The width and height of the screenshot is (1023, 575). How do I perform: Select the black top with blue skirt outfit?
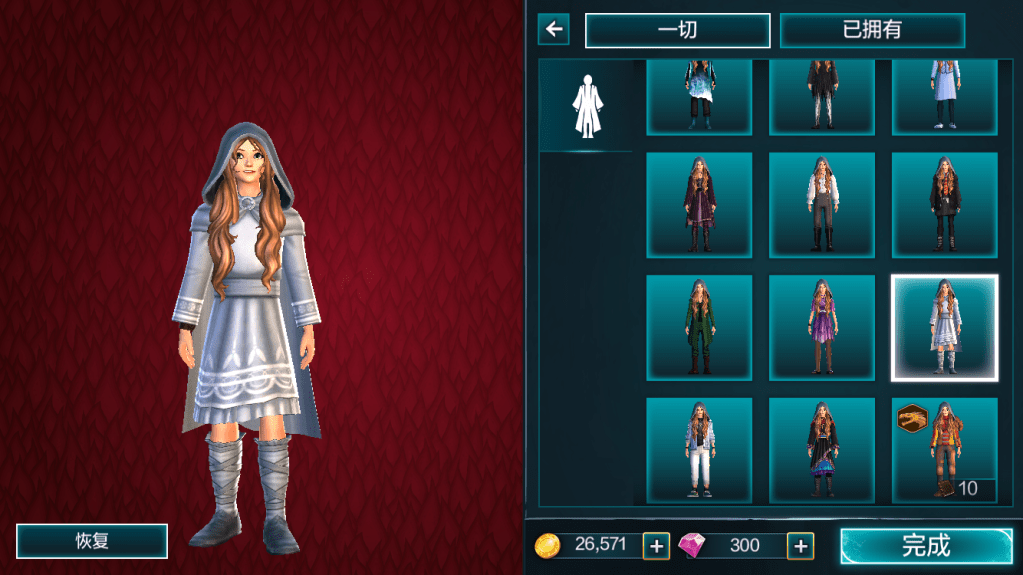[x=821, y=450]
